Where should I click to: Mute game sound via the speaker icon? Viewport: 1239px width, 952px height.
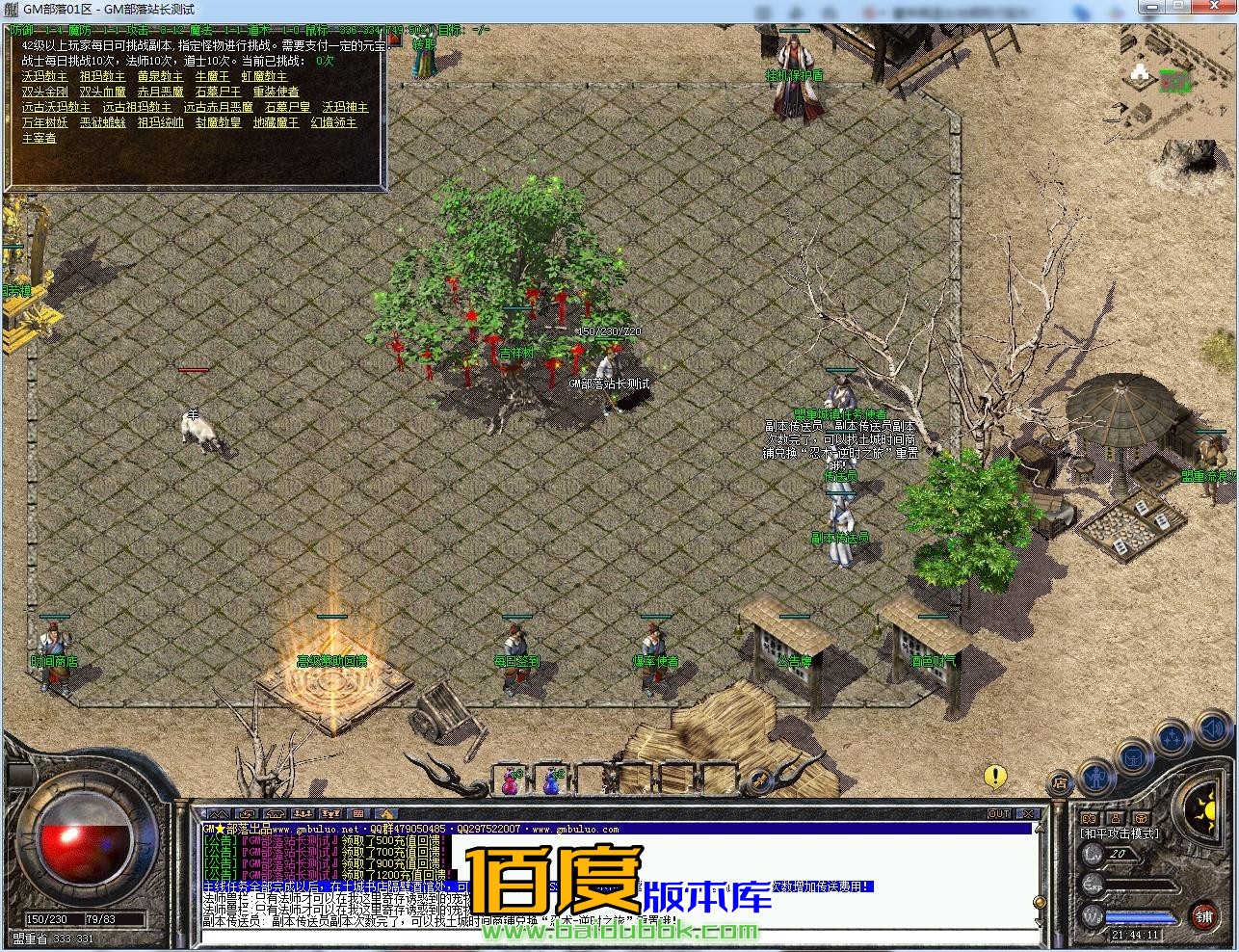[1213, 728]
